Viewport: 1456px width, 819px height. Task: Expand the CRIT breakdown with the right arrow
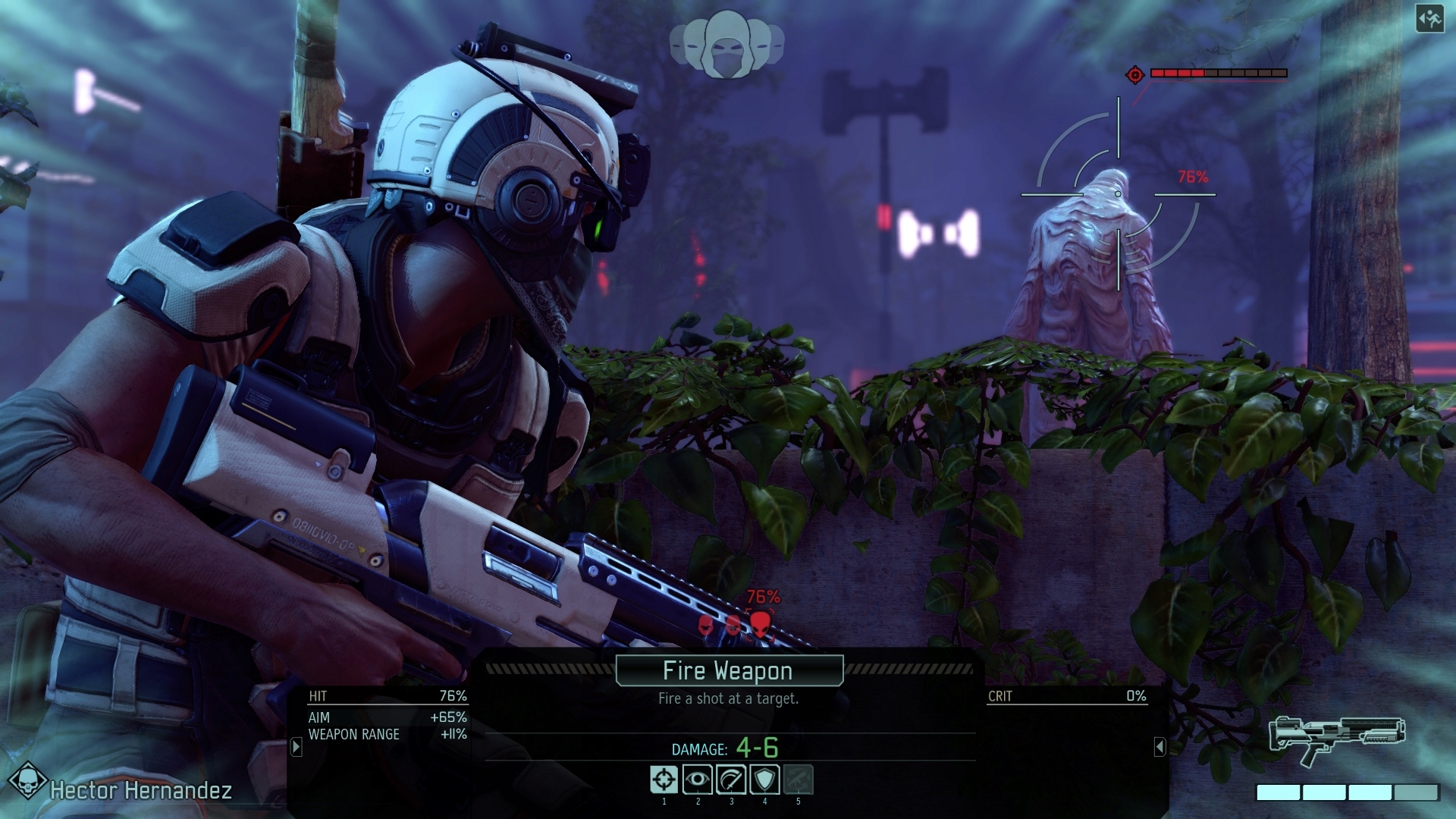[1161, 745]
